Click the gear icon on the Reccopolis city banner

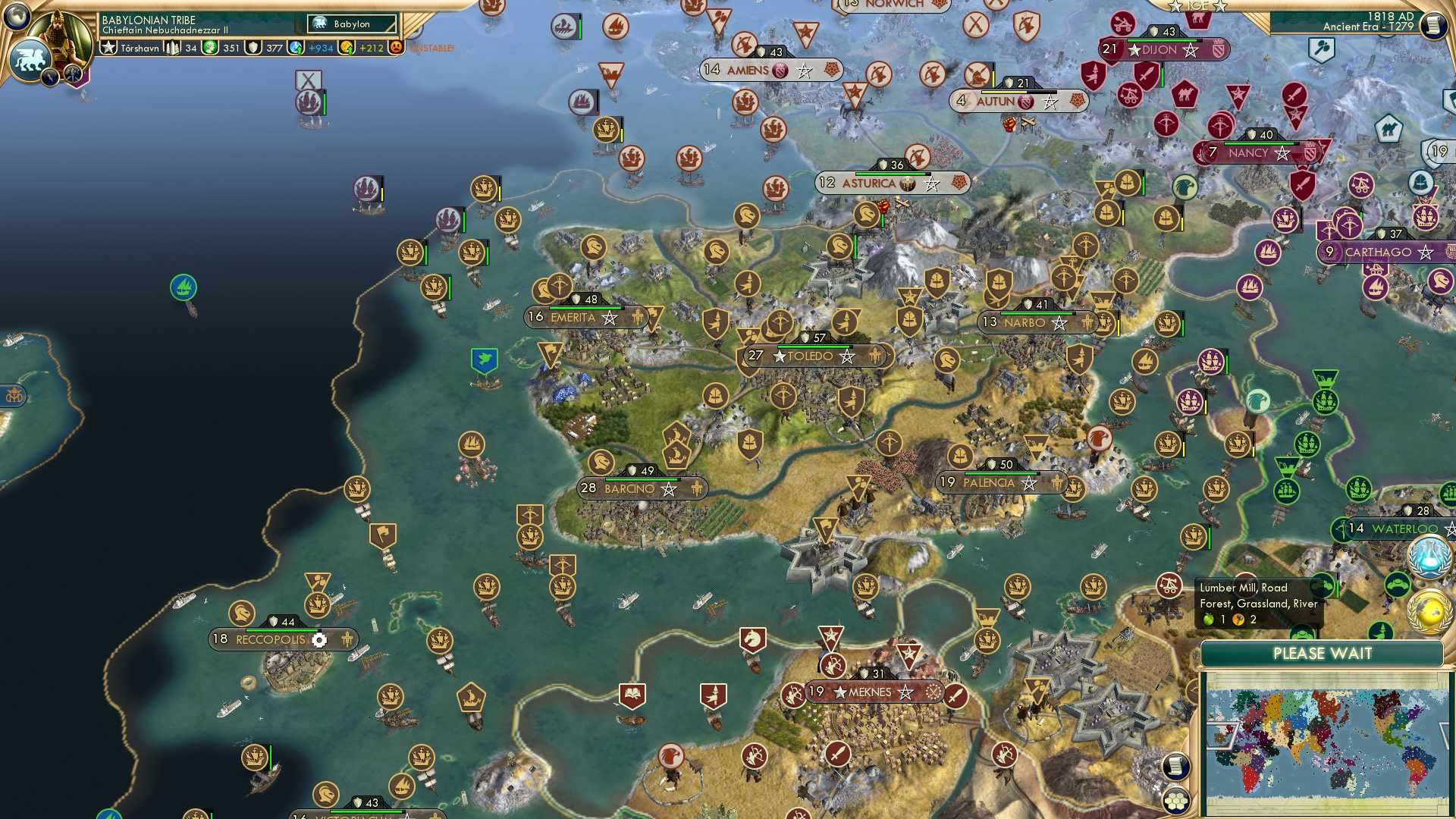[x=320, y=639]
